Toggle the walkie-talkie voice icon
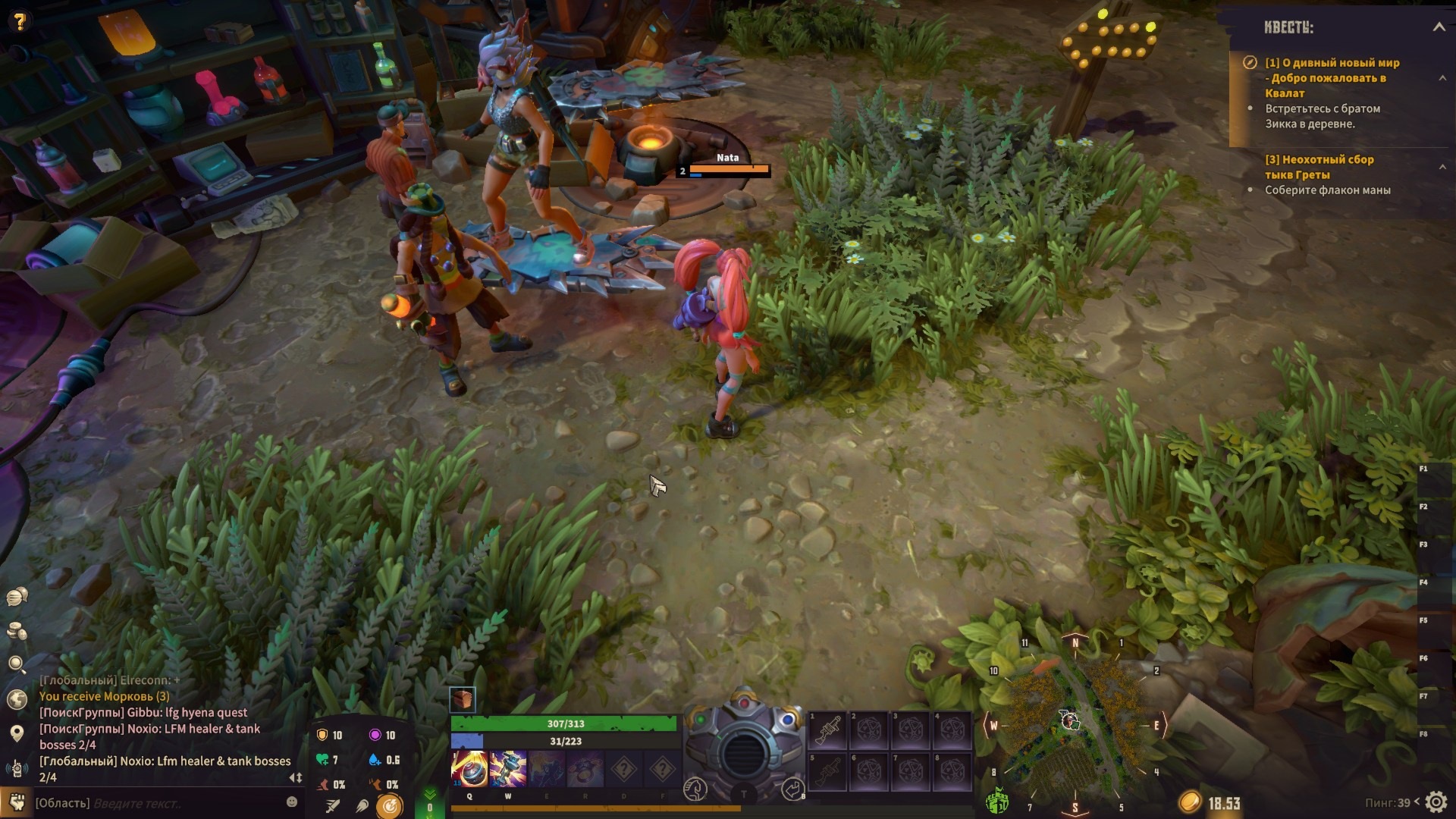Image resolution: width=1456 pixels, height=819 pixels. (x=17, y=769)
